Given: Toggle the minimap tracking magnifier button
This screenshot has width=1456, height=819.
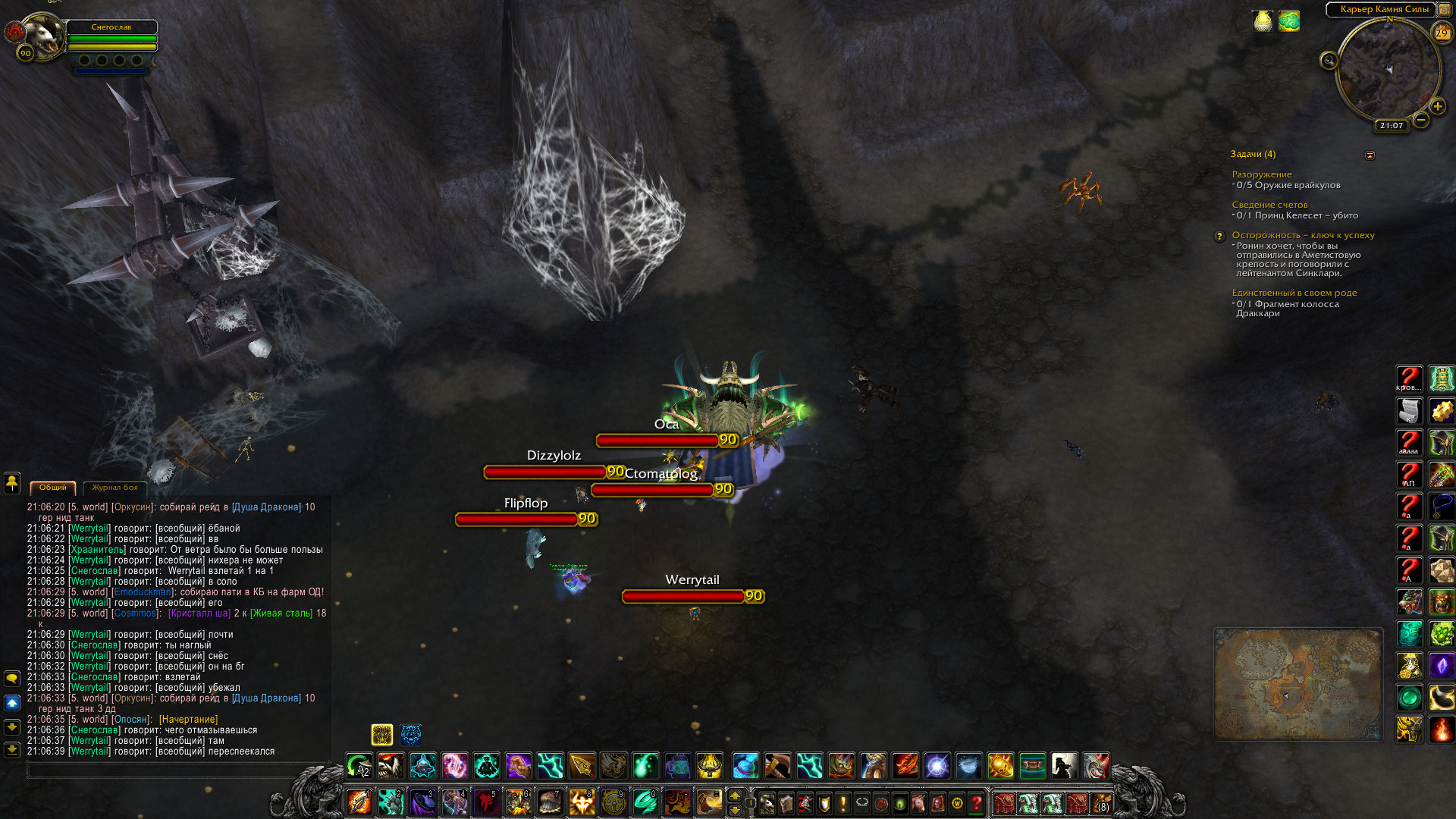Looking at the screenshot, I should pyautogui.click(x=1329, y=61).
